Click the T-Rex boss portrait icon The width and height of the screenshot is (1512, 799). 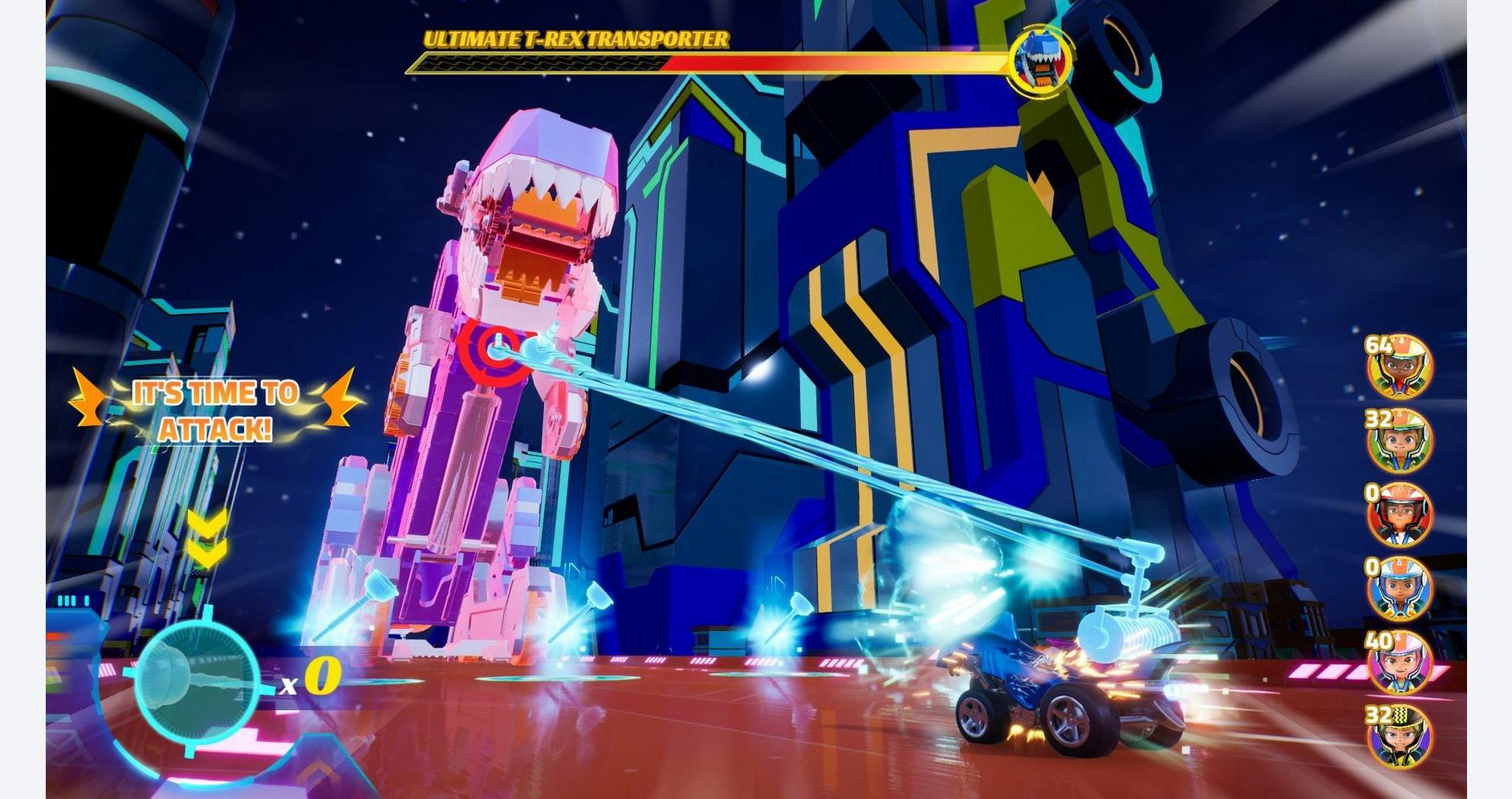coord(1041,62)
